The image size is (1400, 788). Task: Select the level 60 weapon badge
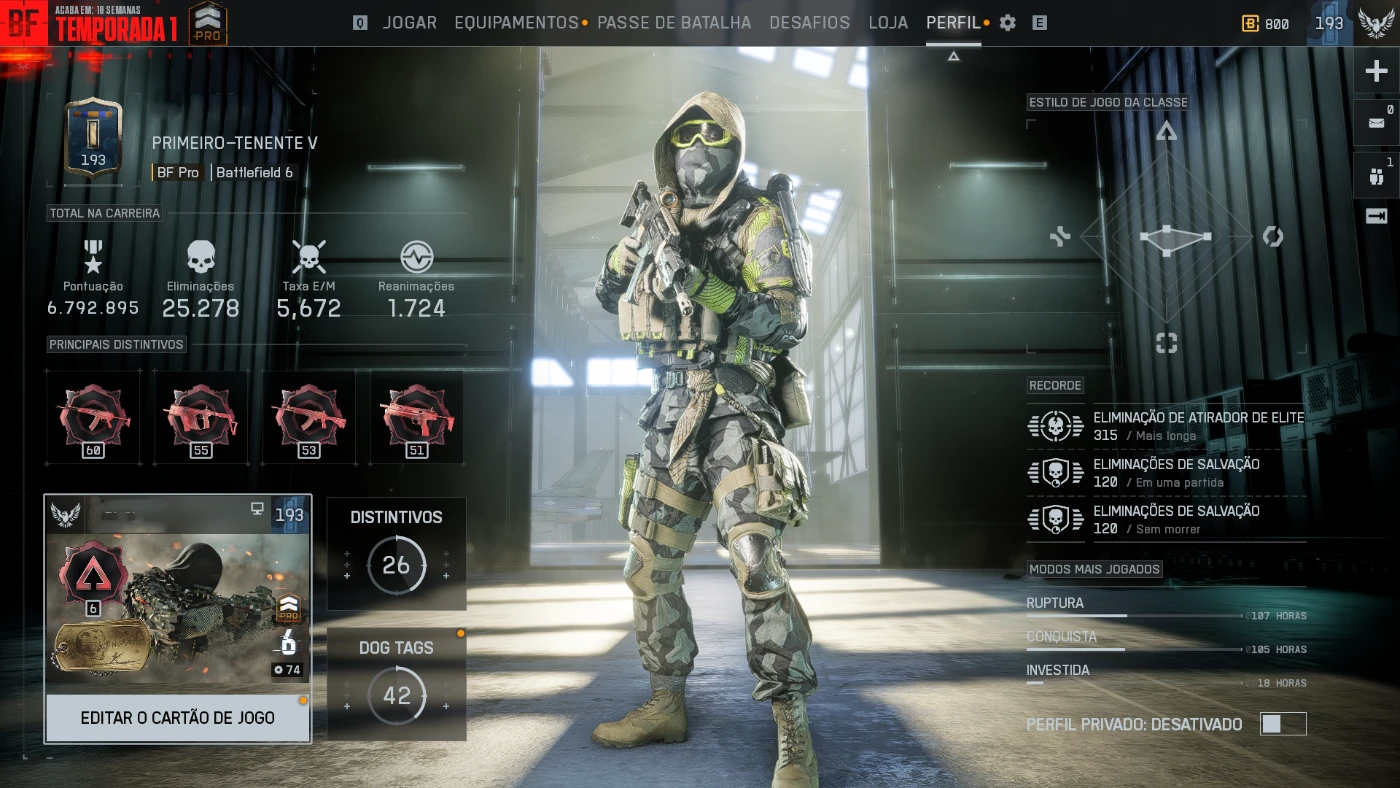point(94,417)
